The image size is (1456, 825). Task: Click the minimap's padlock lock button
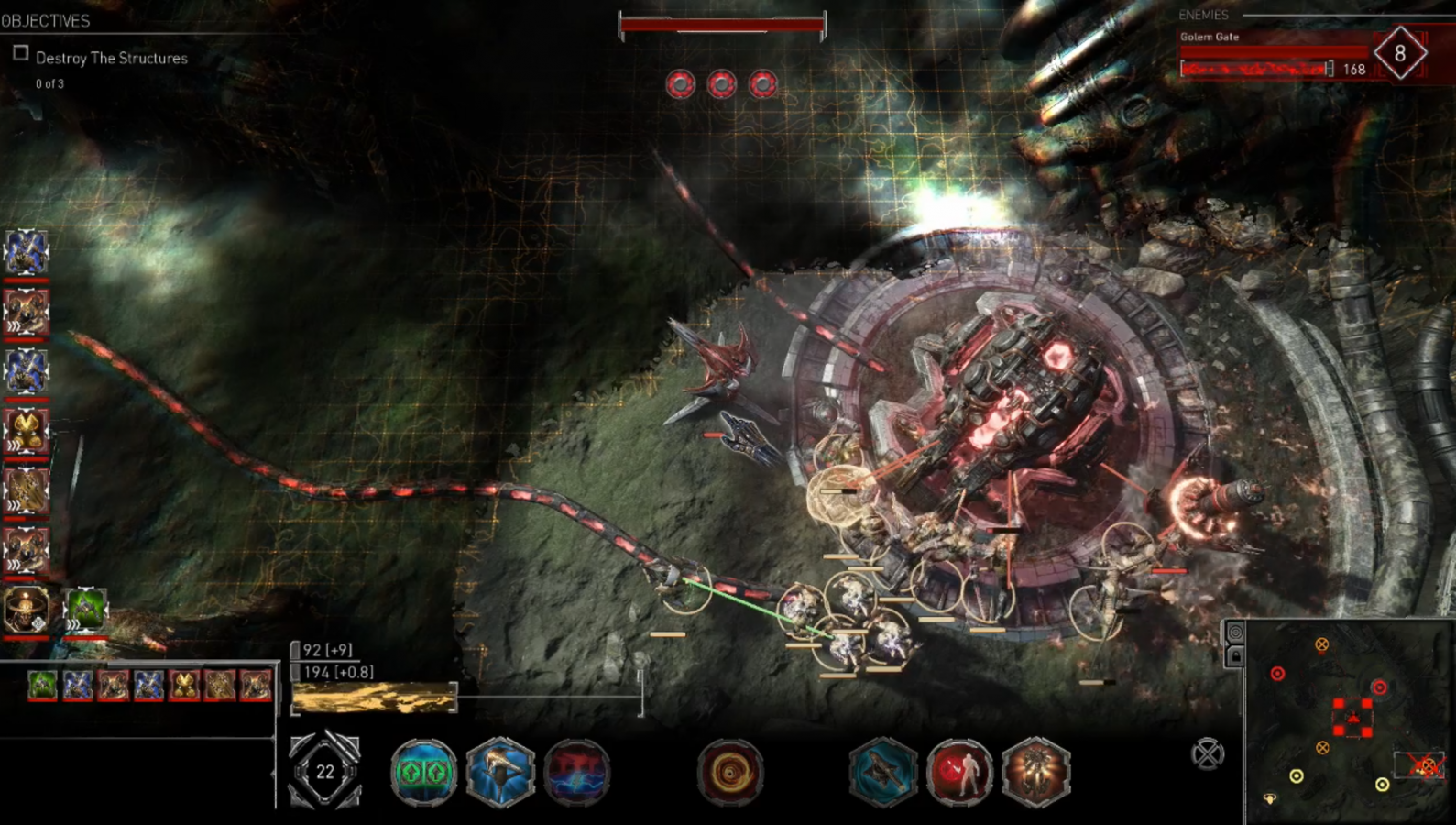pos(1235,655)
